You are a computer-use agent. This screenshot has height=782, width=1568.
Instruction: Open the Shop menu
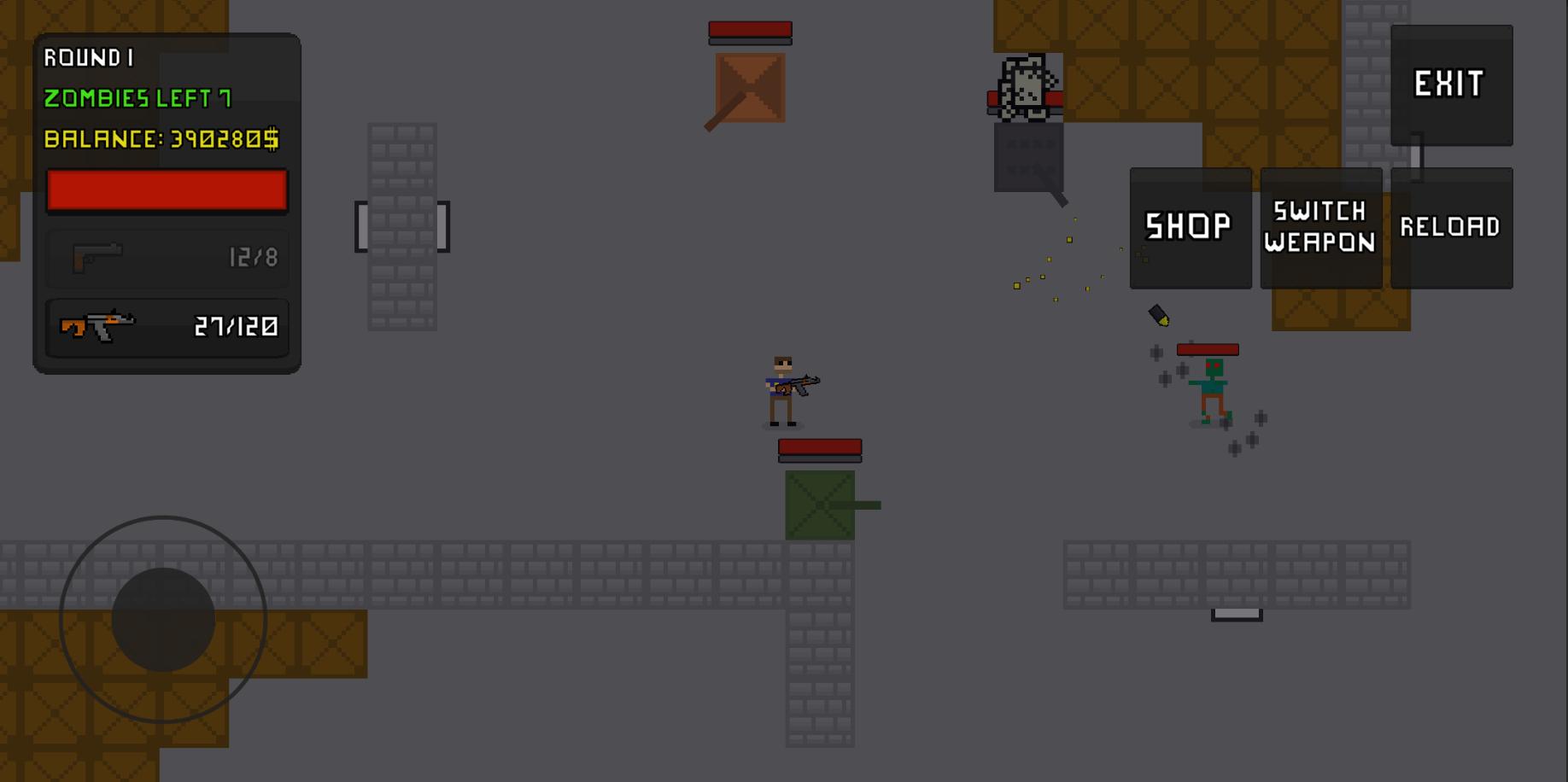[x=1190, y=226]
